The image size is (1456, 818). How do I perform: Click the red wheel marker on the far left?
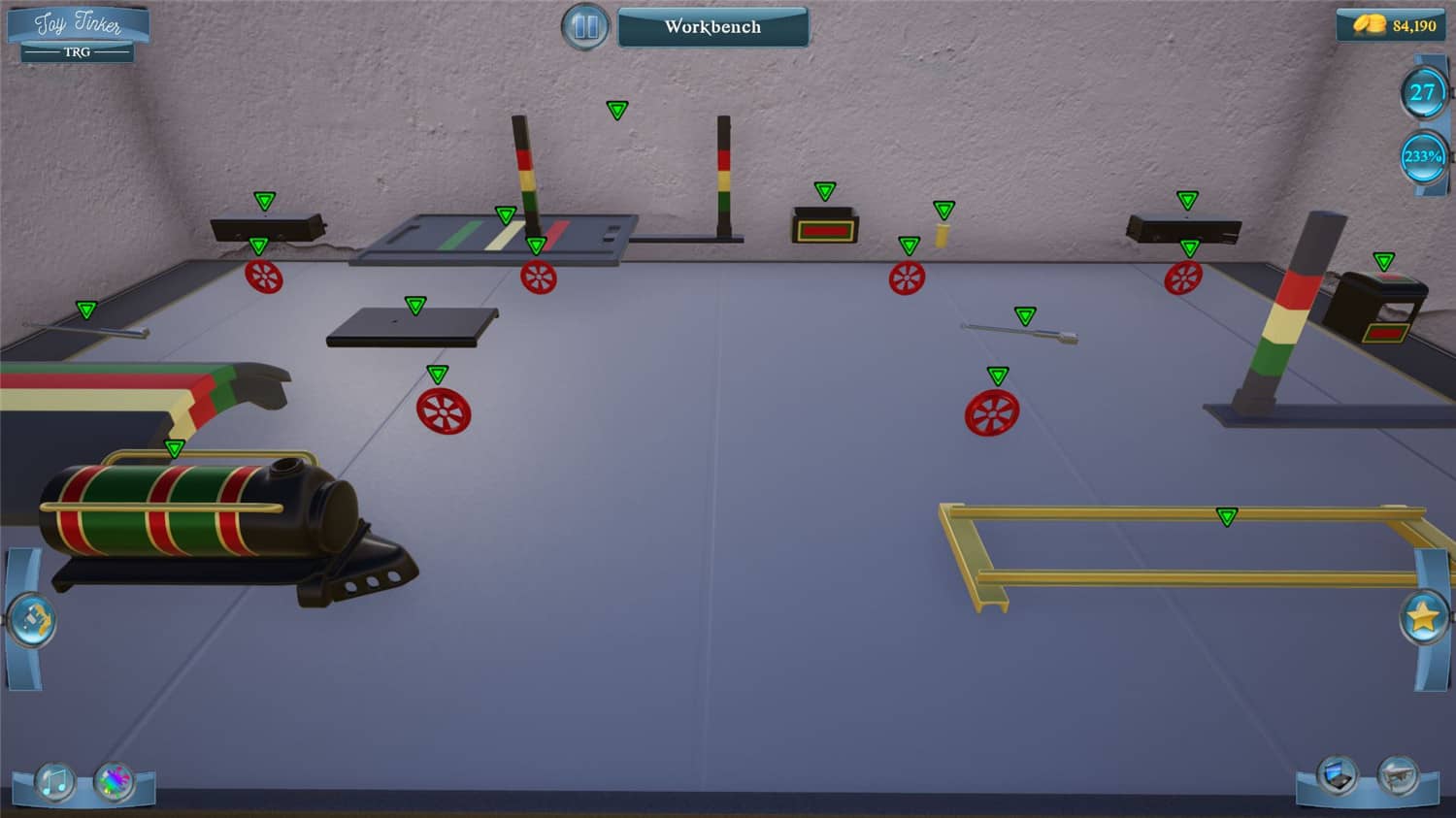264,277
